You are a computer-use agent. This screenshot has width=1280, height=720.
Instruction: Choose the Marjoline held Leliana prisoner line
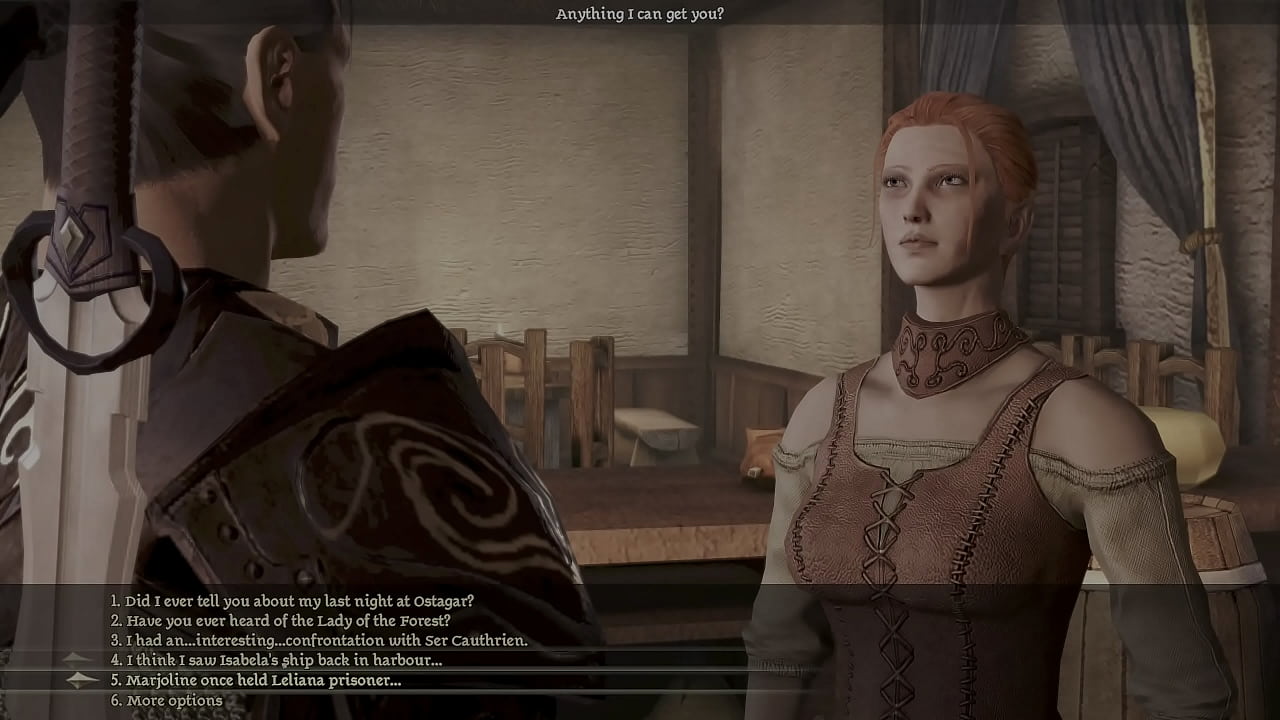(x=263, y=681)
